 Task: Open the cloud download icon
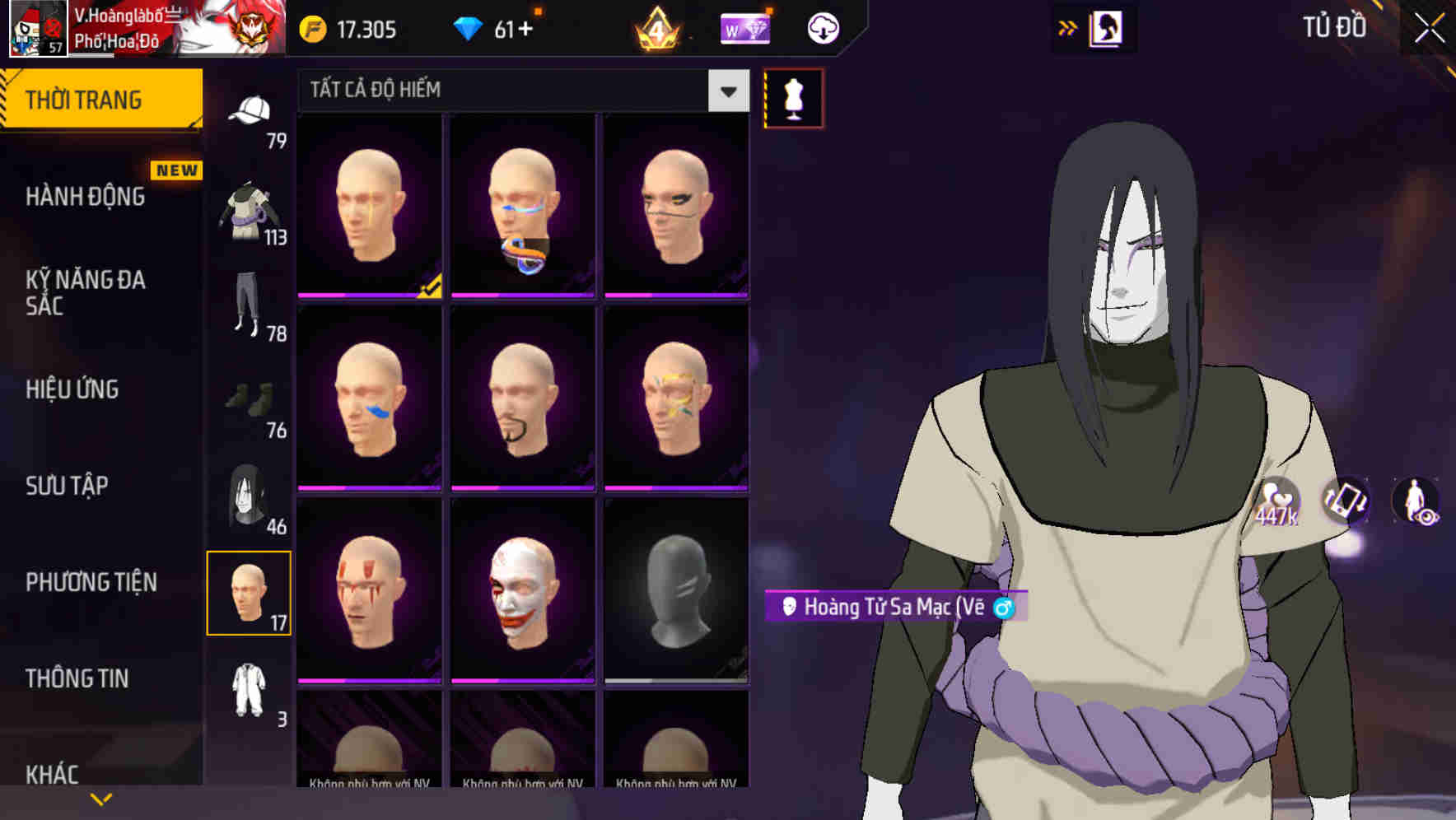[821, 27]
